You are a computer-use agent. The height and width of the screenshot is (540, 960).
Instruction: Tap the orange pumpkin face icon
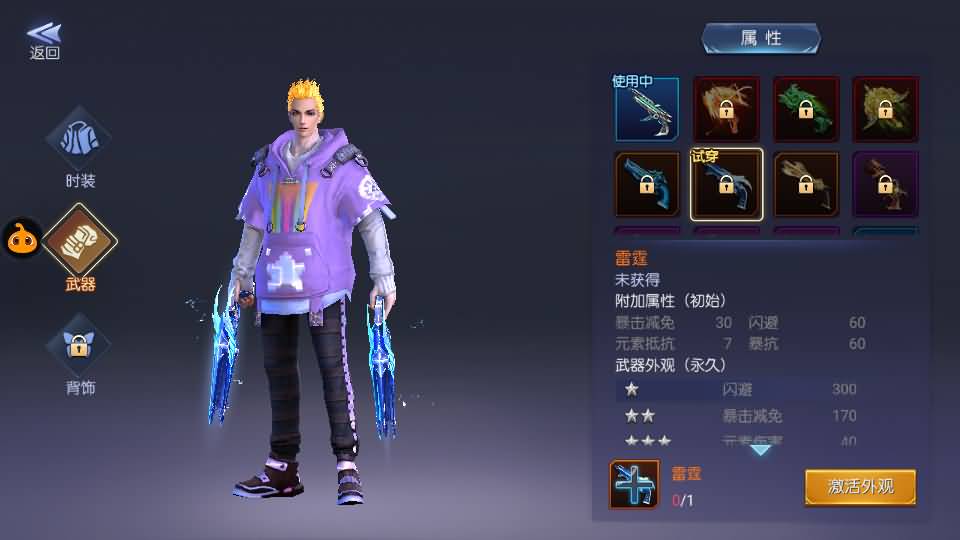pos(22,238)
